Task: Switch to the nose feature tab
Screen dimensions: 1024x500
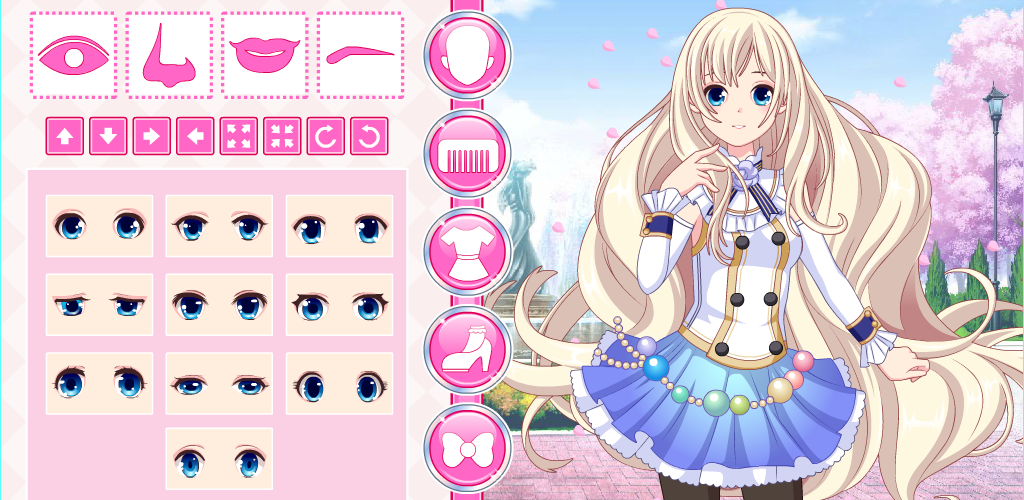Action: pos(168,55)
